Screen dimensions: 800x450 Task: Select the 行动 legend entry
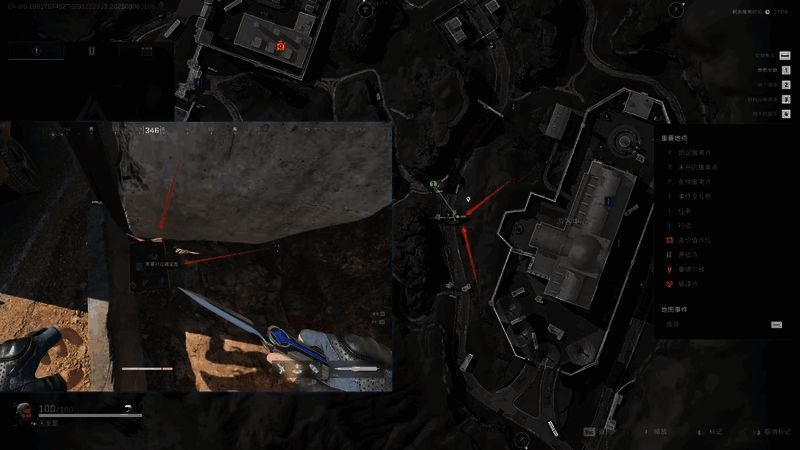[x=685, y=226]
